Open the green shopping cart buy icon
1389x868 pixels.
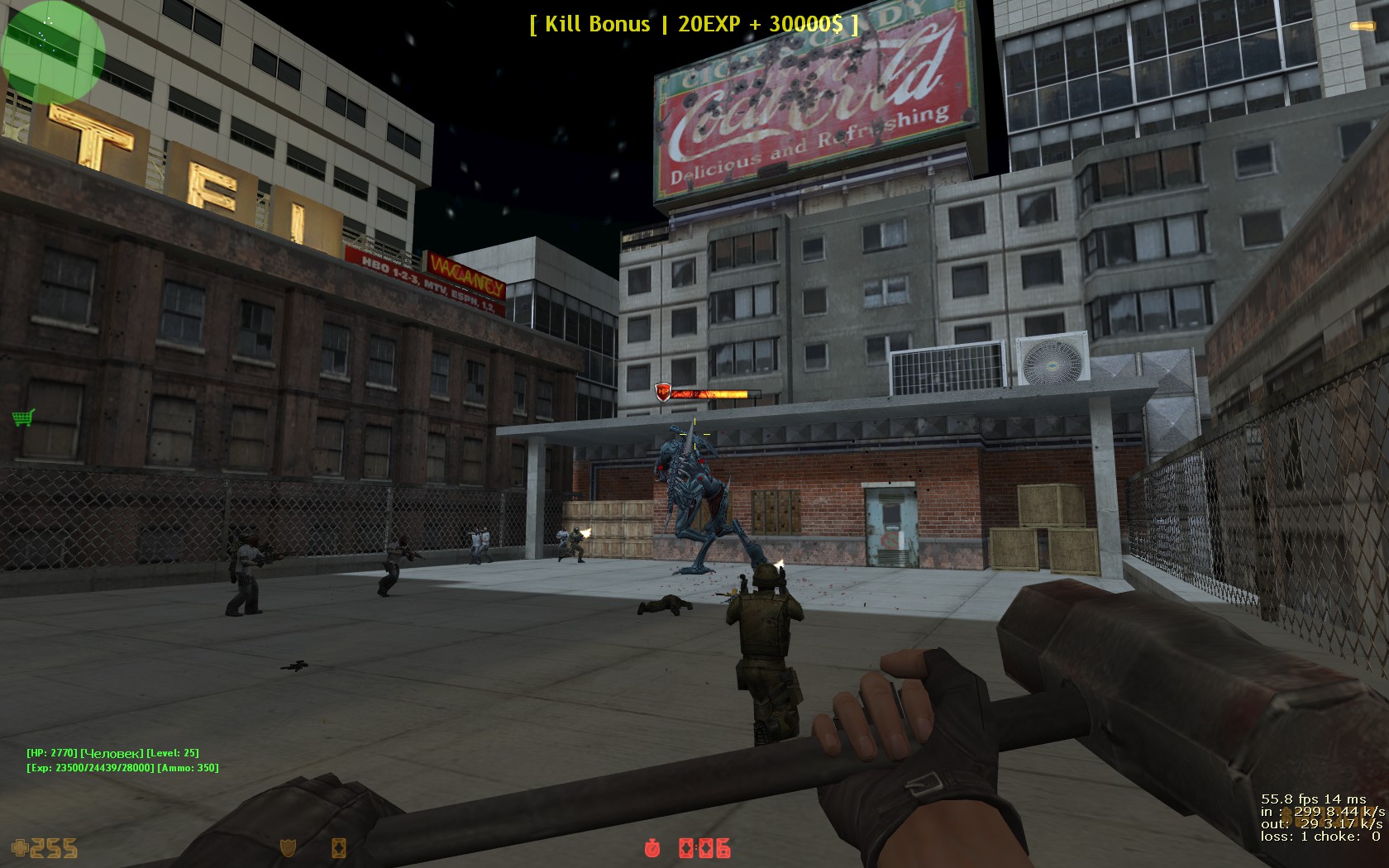pyautogui.click(x=23, y=417)
